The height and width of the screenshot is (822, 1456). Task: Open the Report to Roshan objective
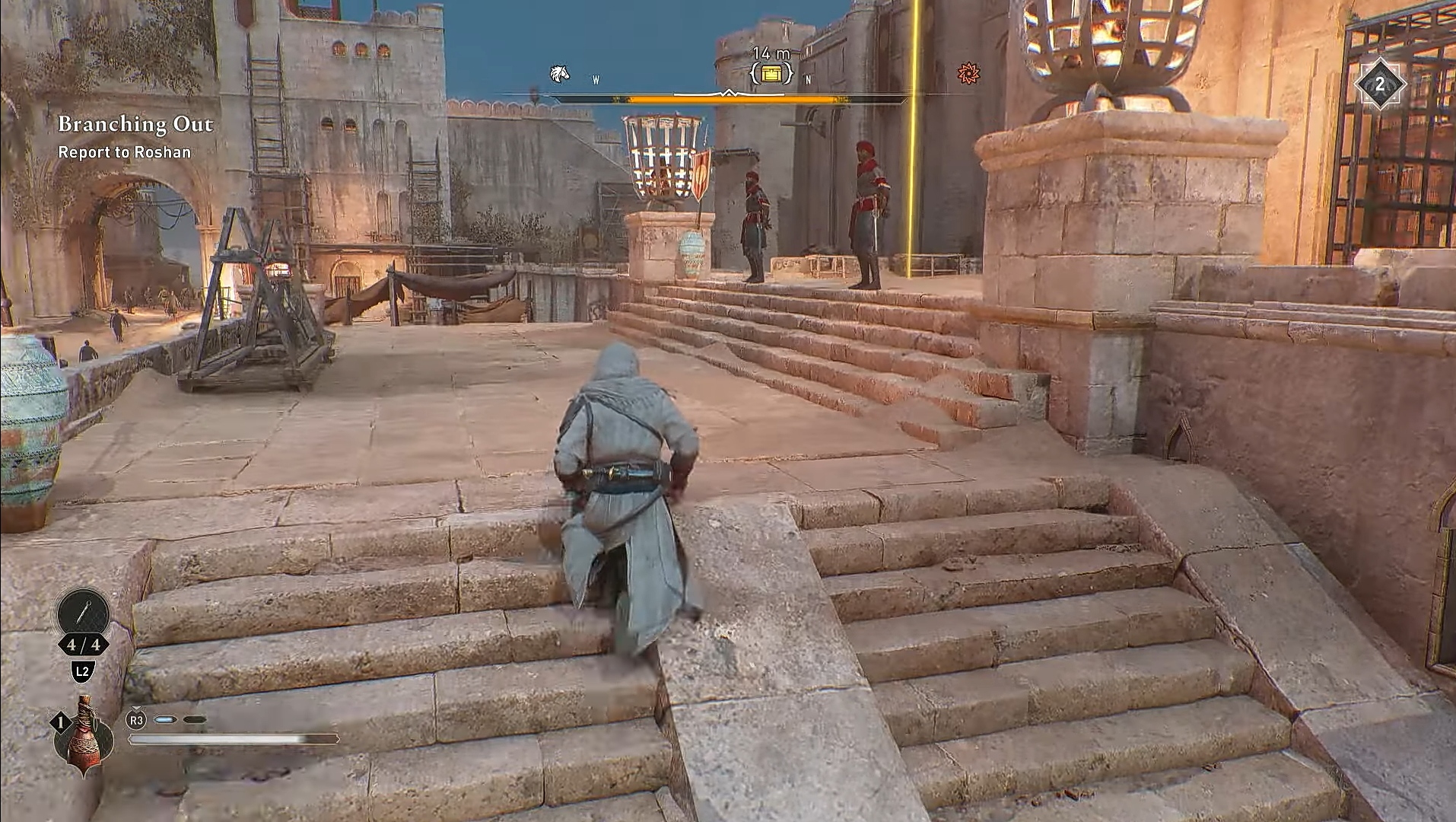pyautogui.click(x=125, y=152)
